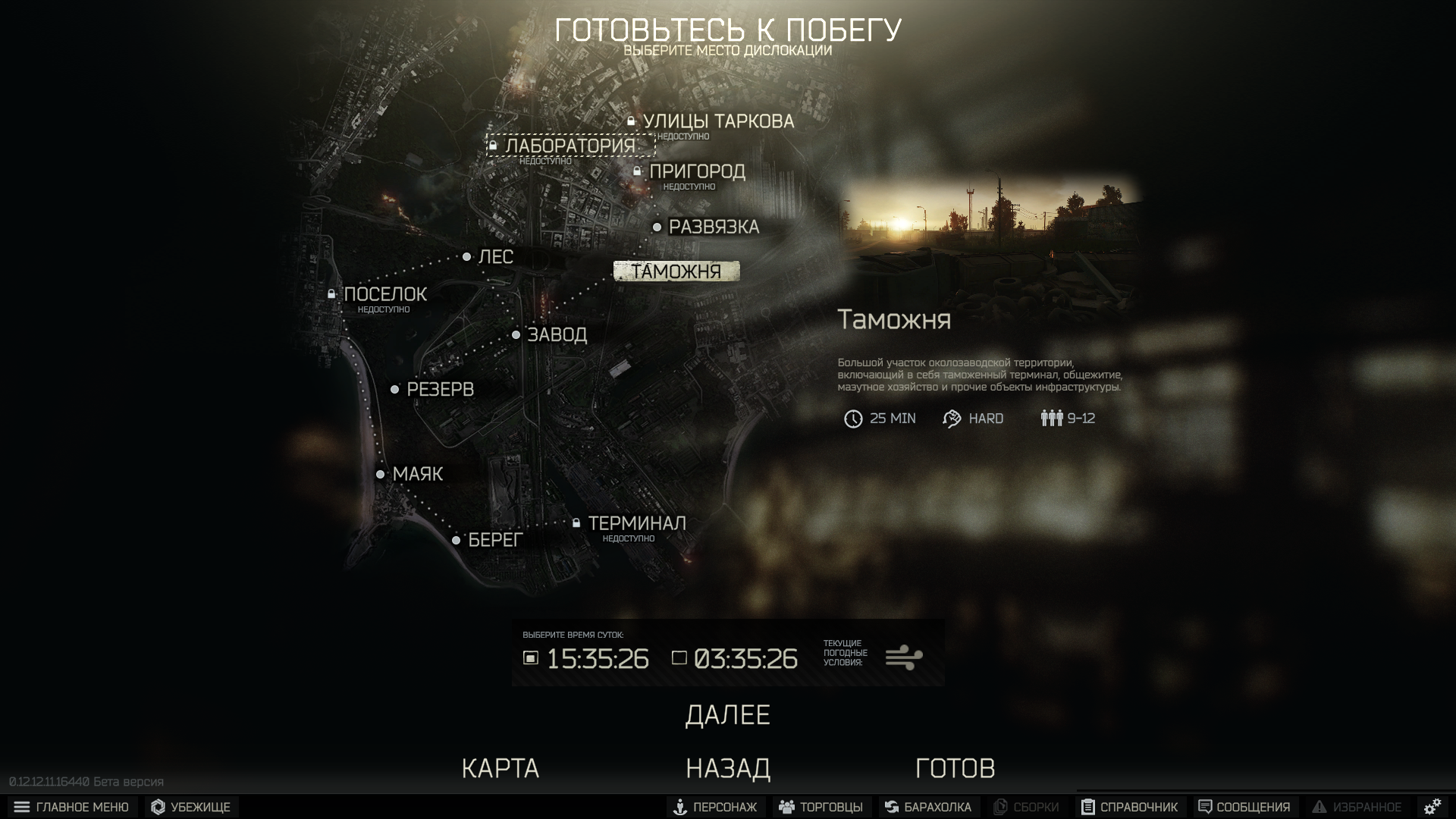This screenshot has height=819, width=1456.
Task: Select the 15:35:26 daytime option
Action: [x=586, y=658]
